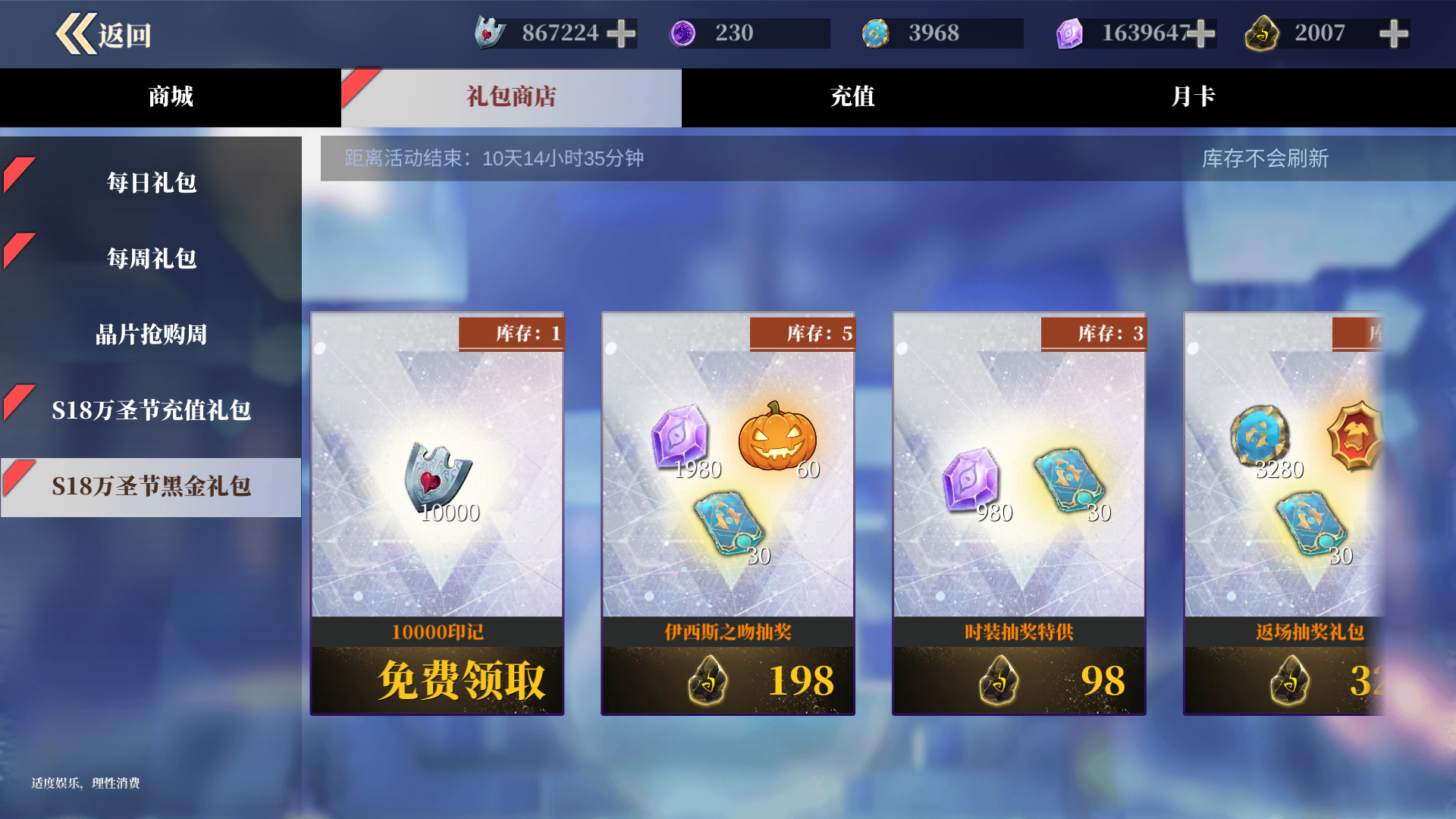The width and height of the screenshot is (1456, 819).
Task: Click the 返回 back button
Action: pos(104,33)
